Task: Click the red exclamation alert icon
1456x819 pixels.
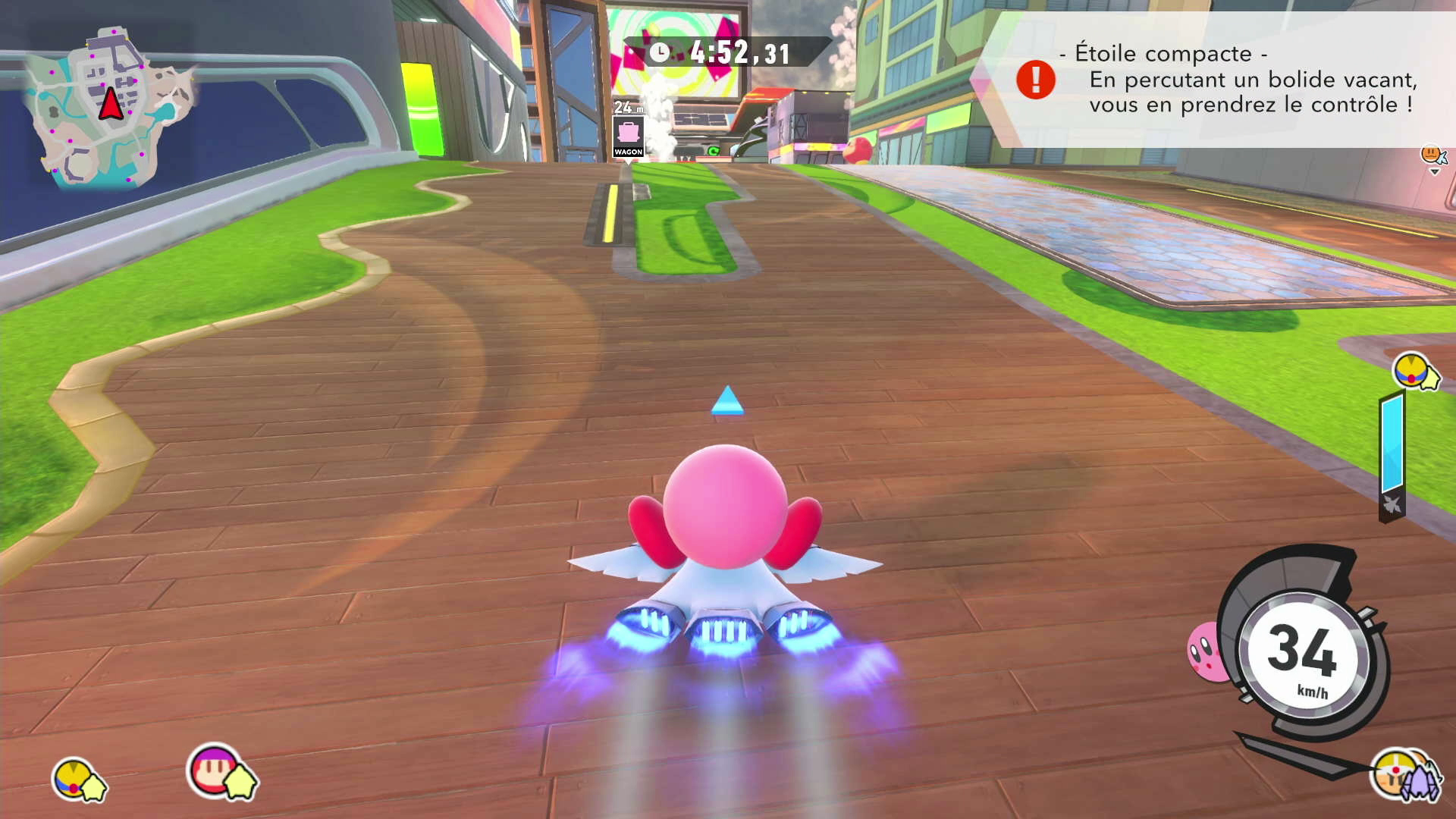Action: pos(1035,80)
